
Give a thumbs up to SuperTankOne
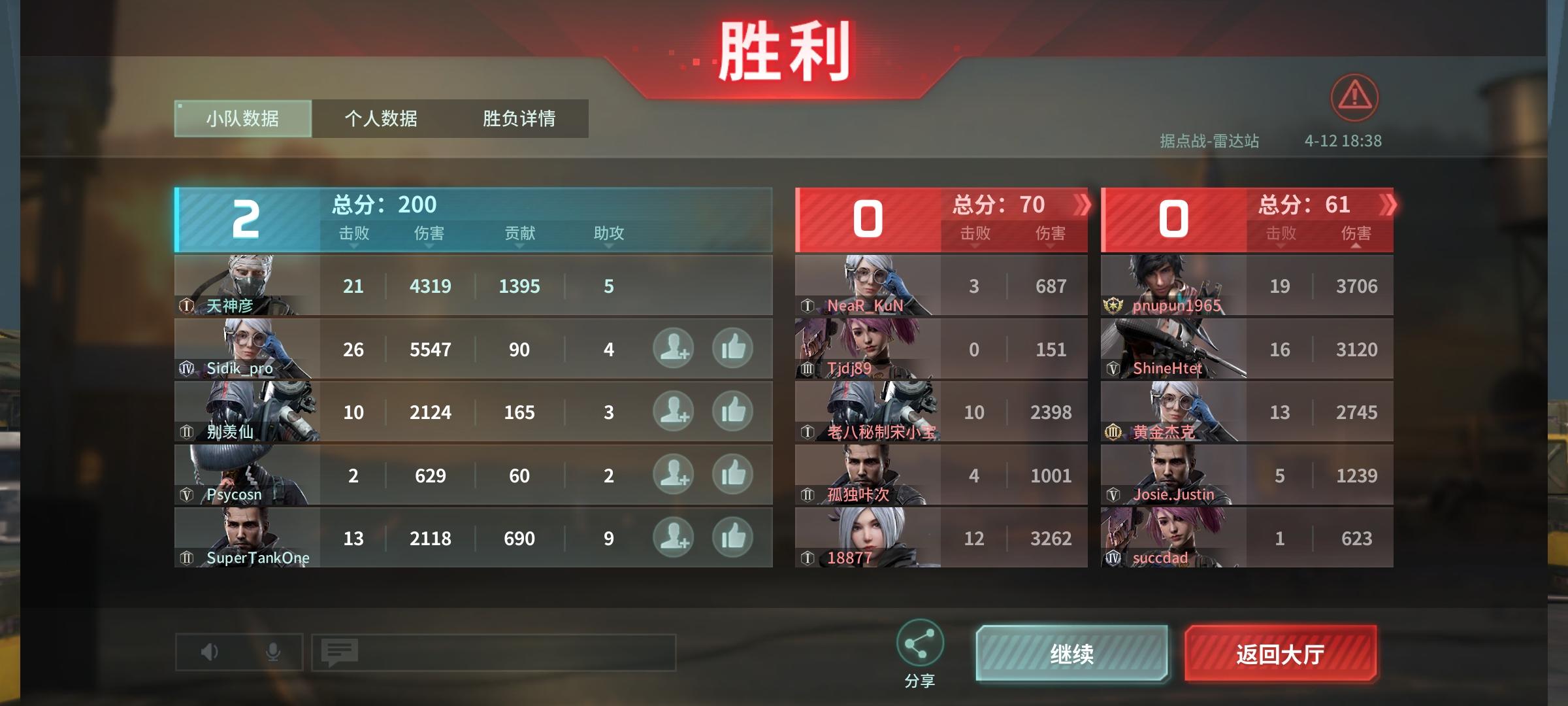734,539
